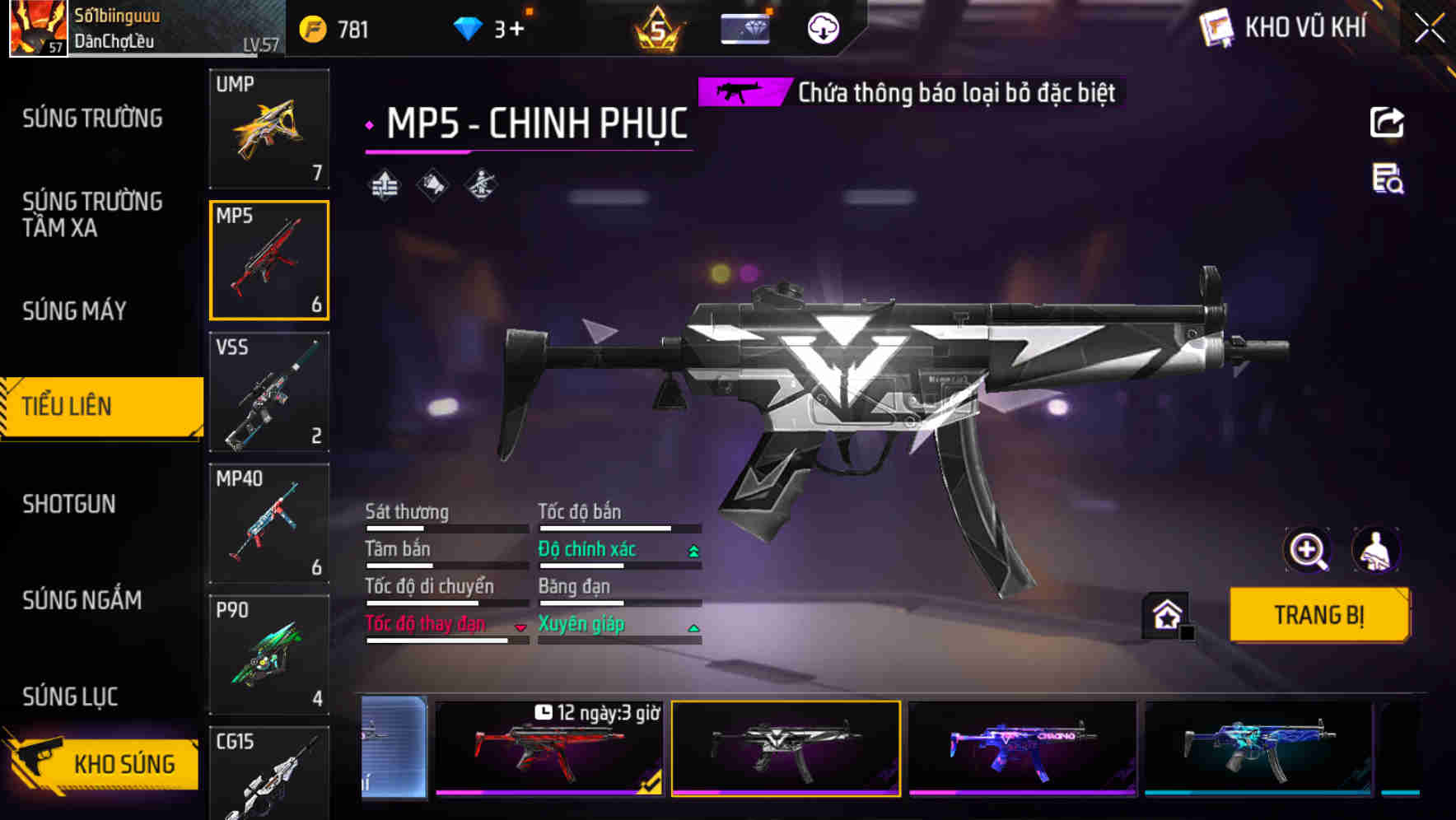Screen dimensions: 1456x820
Task: Switch to the SÚNG NGẮM category
Action: click(x=82, y=600)
